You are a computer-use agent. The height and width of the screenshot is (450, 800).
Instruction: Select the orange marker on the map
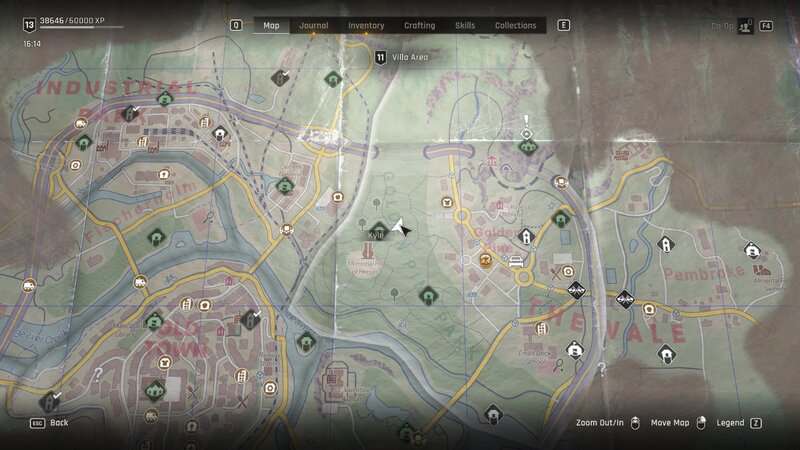pyautogui.click(x=487, y=259)
